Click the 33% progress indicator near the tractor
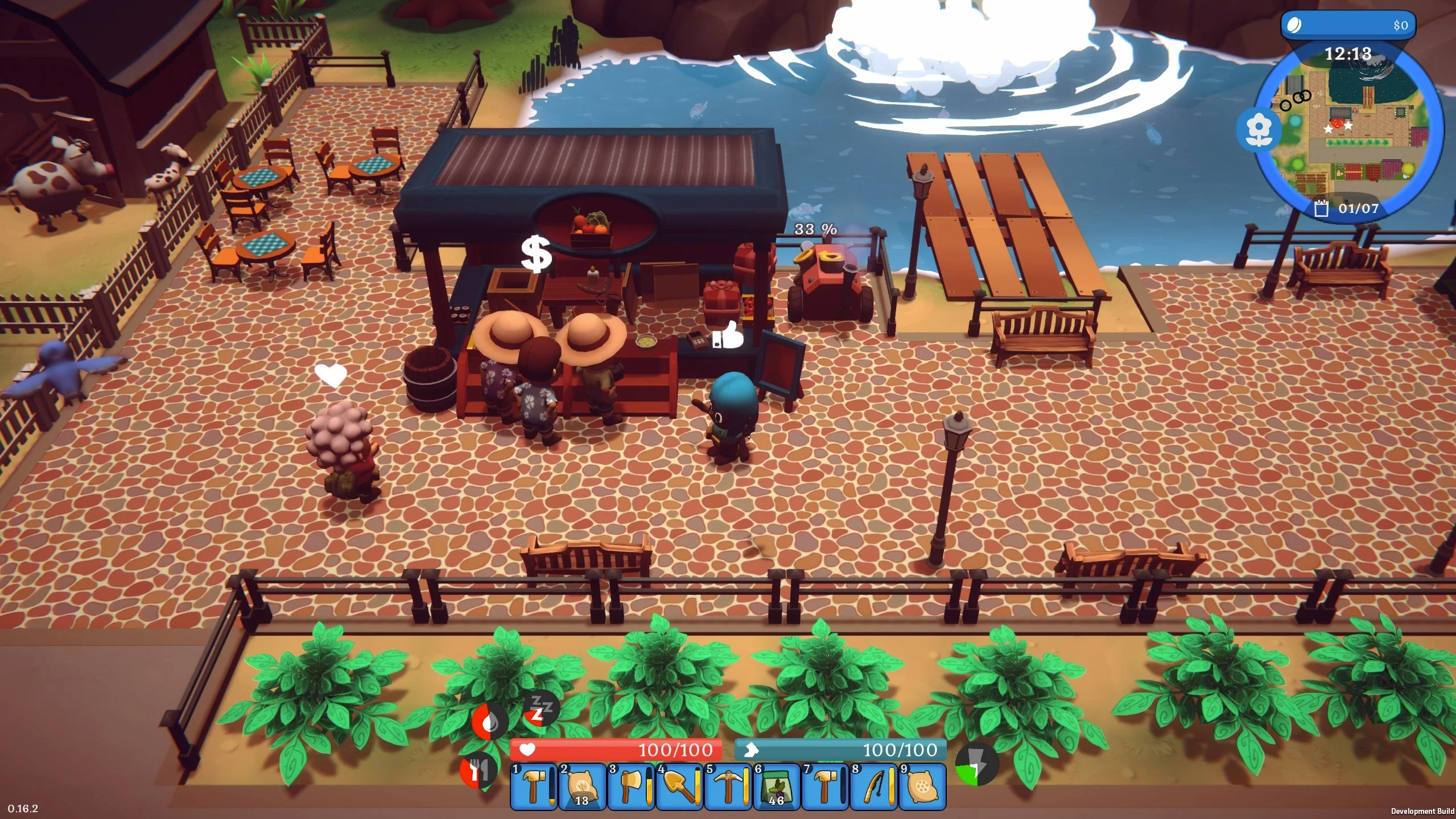The width and height of the screenshot is (1456, 819). click(x=815, y=229)
